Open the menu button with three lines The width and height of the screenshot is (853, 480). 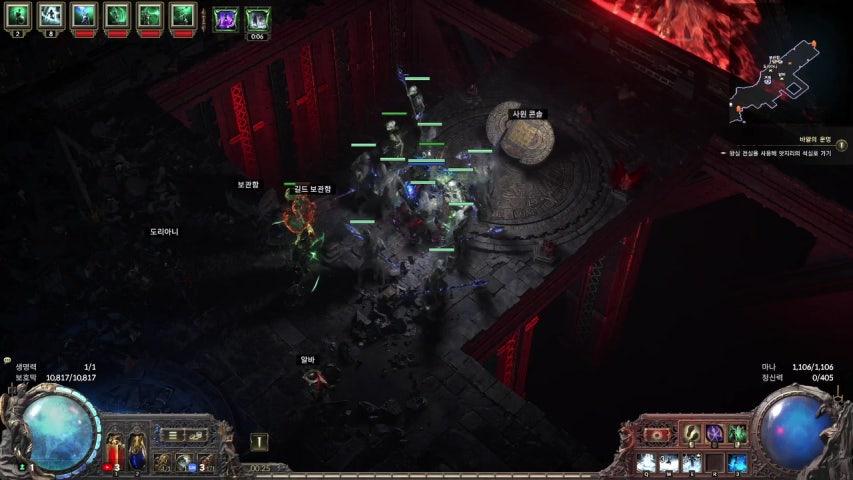click(x=173, y=435)
